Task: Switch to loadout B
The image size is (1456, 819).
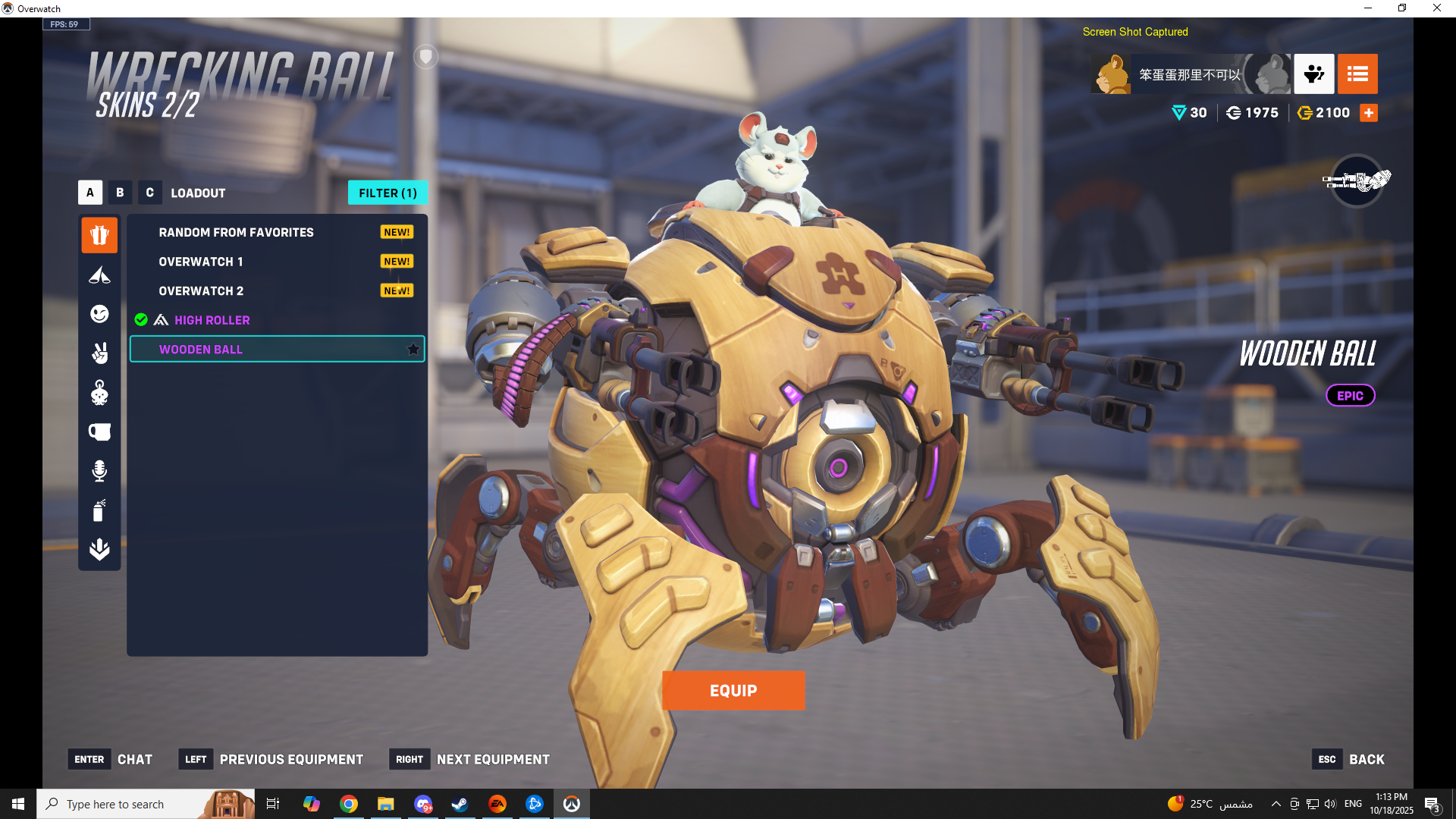Action: point(120,193)
